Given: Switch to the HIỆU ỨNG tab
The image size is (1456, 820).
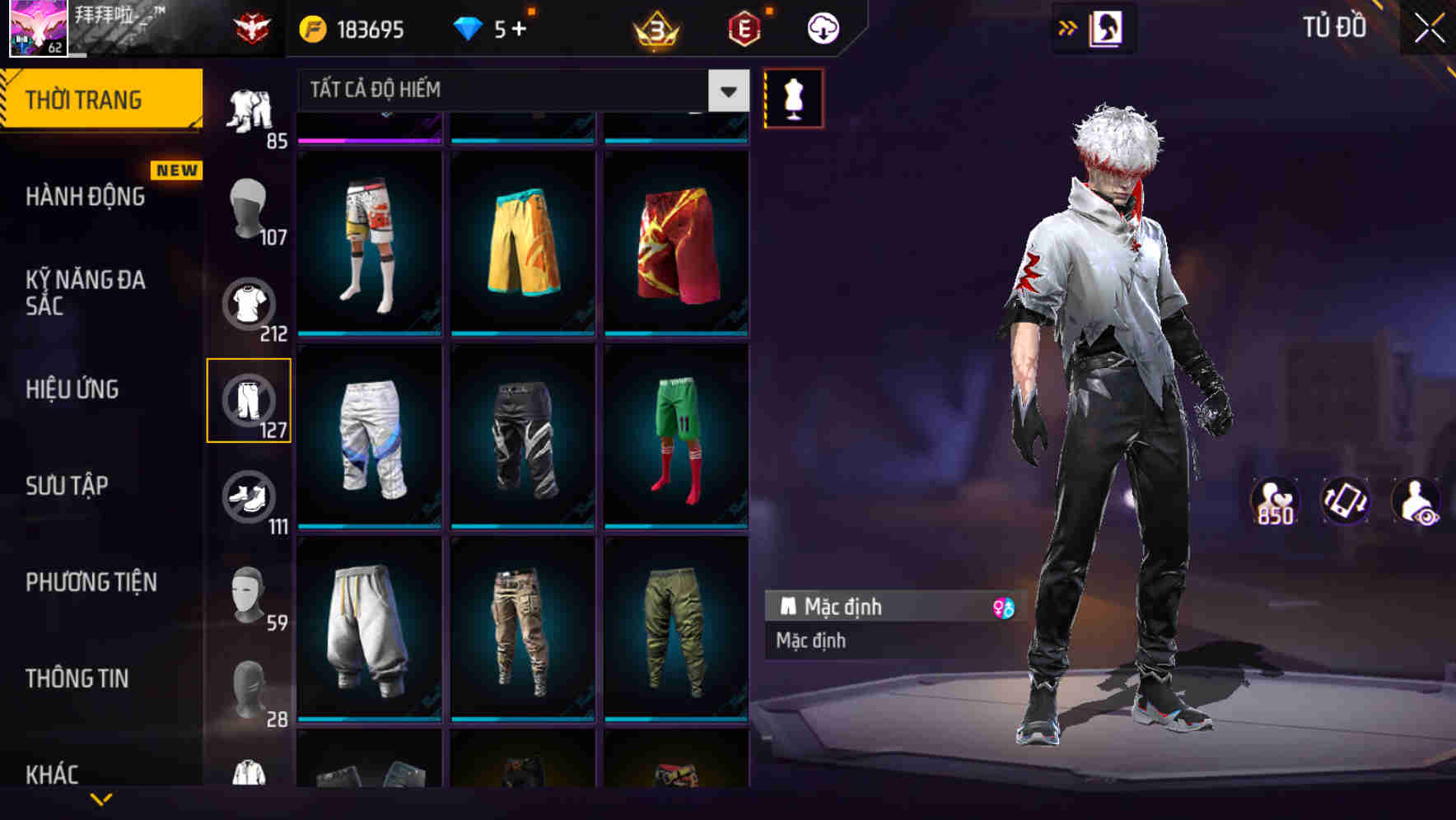Looking at the screenshot, I should pyautogui.click(x=74, y=389).
